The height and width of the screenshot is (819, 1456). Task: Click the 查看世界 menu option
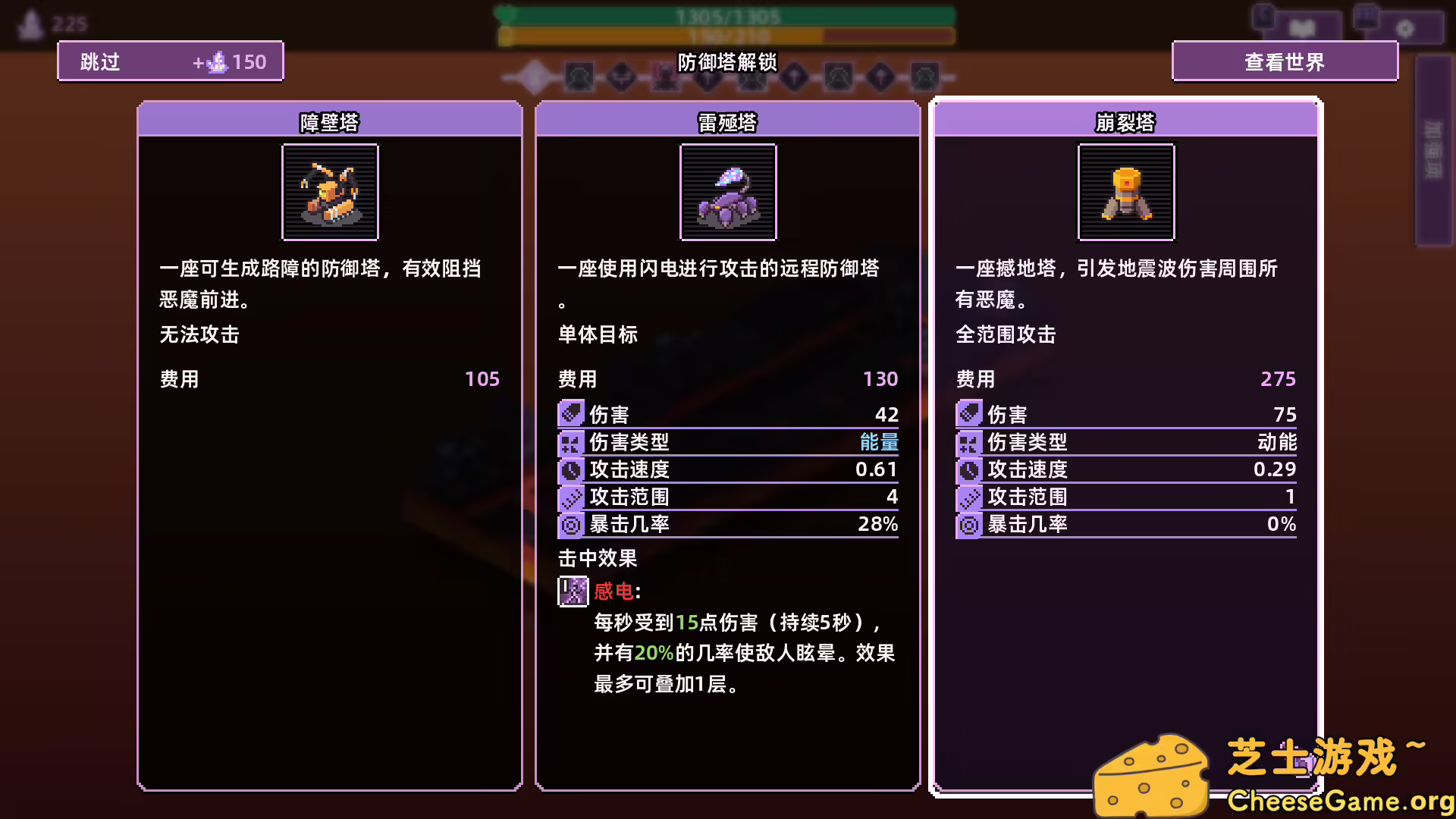1285,61
